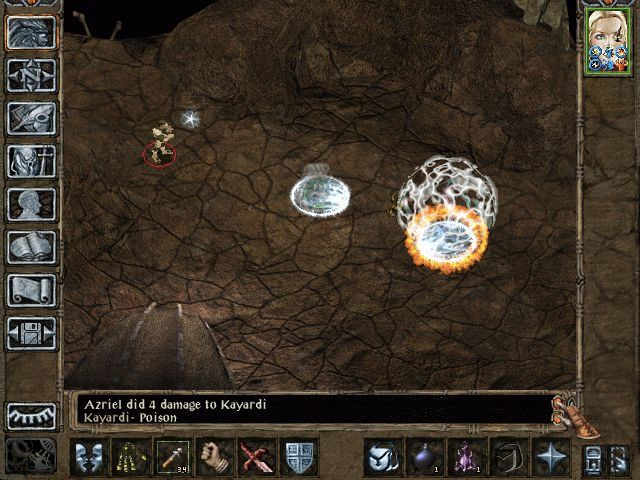Select the clawed hand weapon slot
The width and height of the screenshot is (640, 480).
tap(129, 457)
